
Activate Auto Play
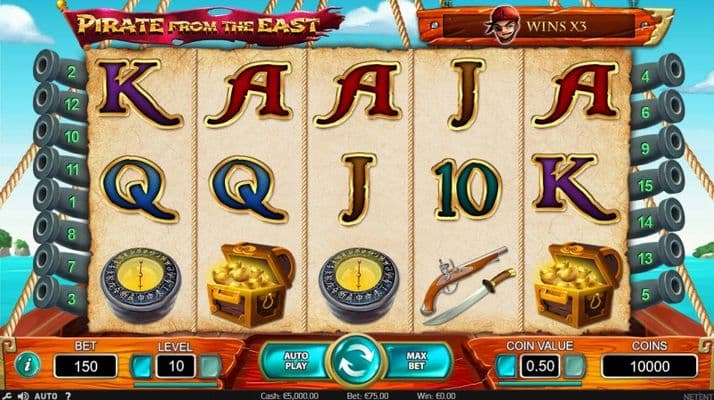coord(297,361)
